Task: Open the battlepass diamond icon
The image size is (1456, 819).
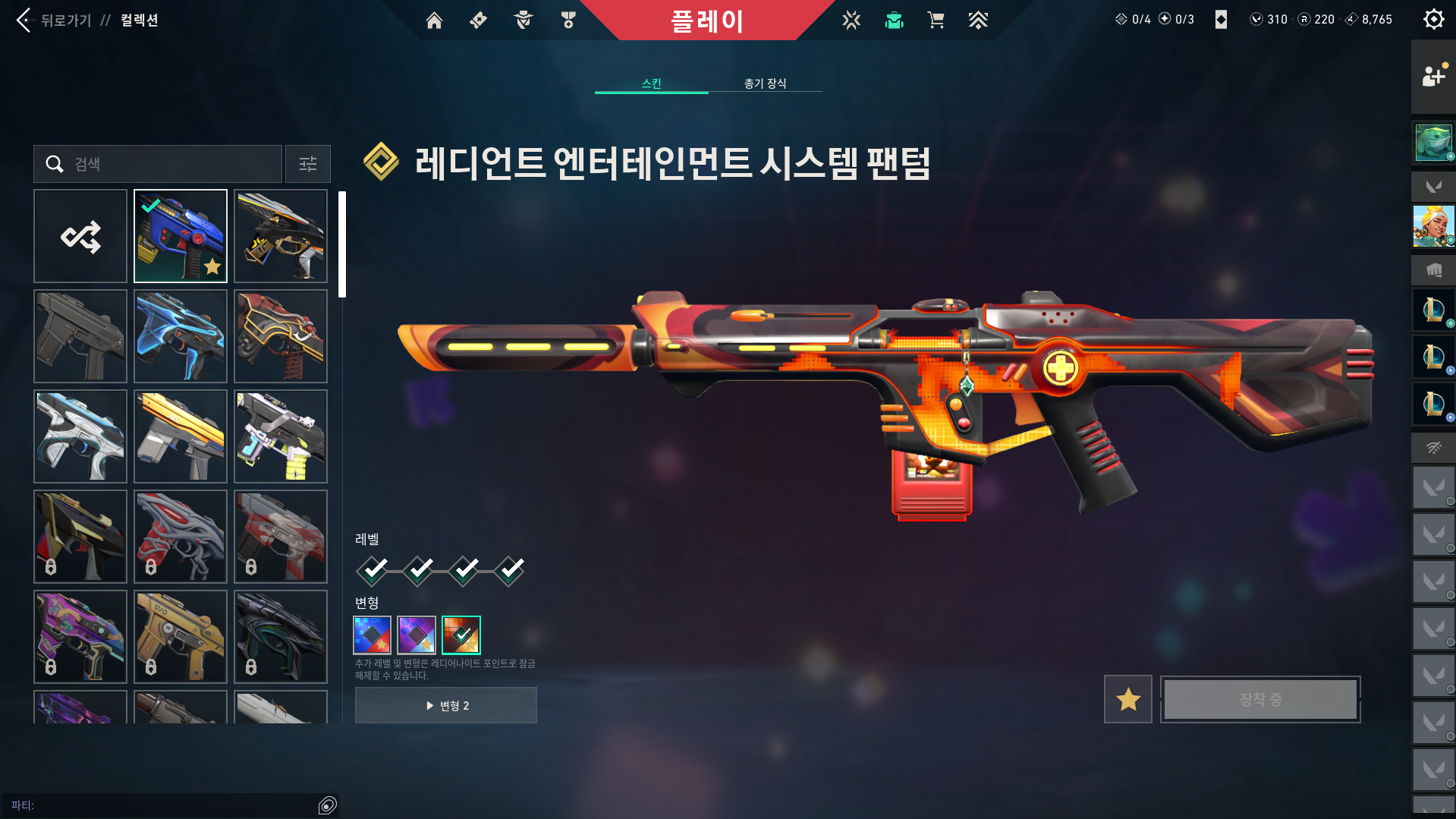Action: point(478,20)
